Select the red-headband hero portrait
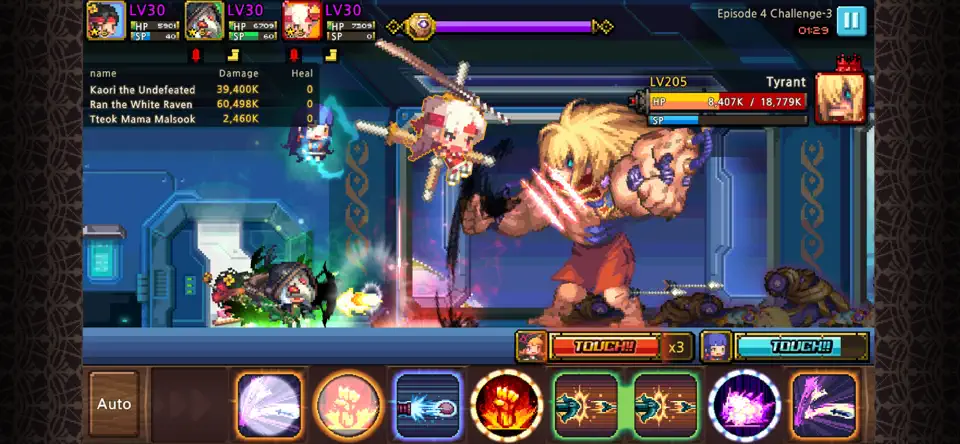The height and width of the screenshot is (444, 960). point(106,20)
